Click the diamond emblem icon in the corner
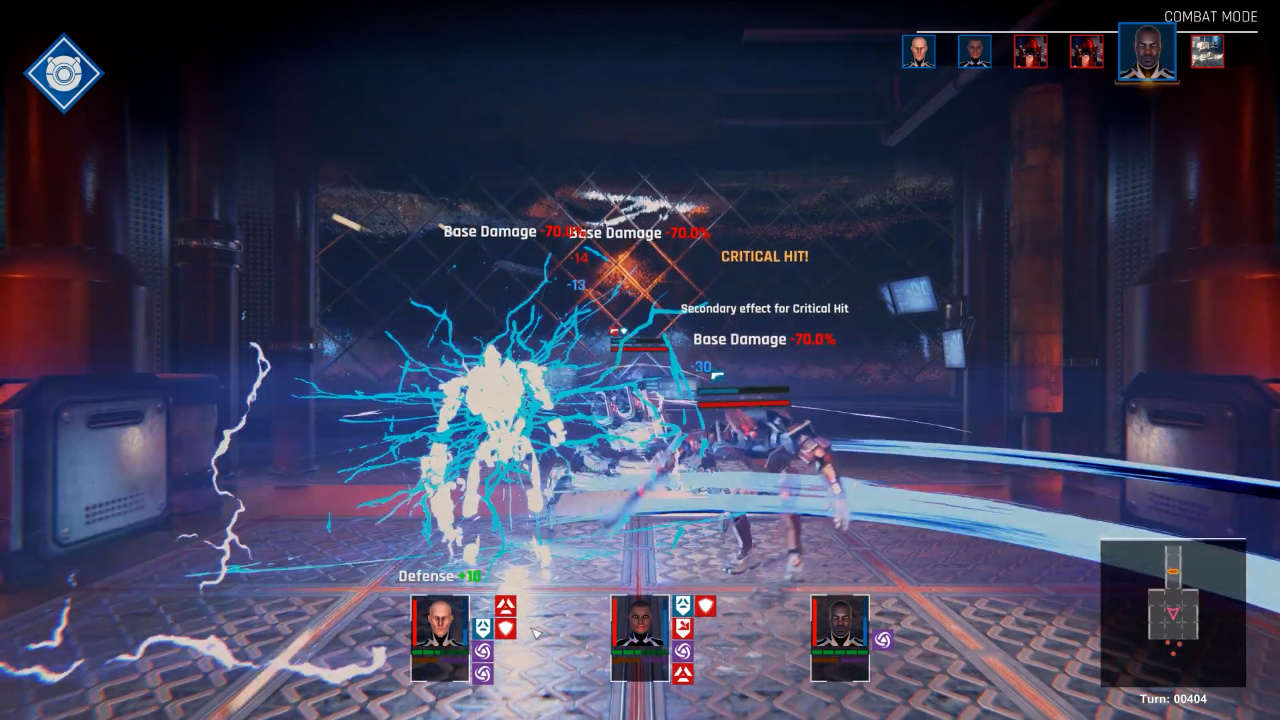The image size is (1280, 720). click(x=64, y=73)
